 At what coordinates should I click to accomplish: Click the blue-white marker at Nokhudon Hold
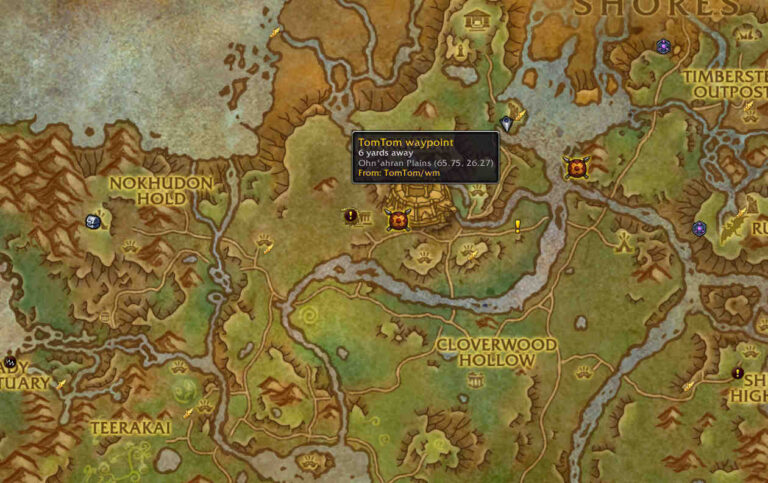pyautogui.click(x=94, y=221)
